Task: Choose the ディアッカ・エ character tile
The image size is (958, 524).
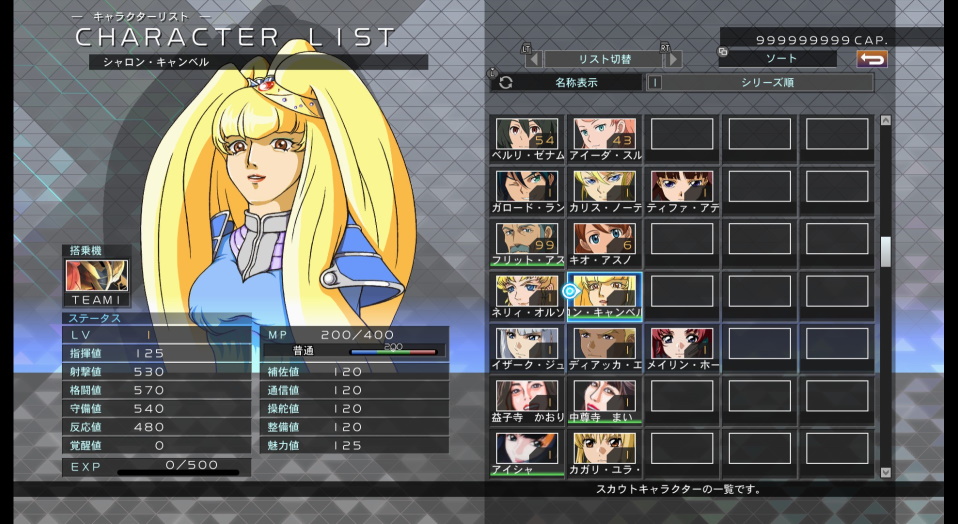Action: pyautogui.click(x=605, y=344)
